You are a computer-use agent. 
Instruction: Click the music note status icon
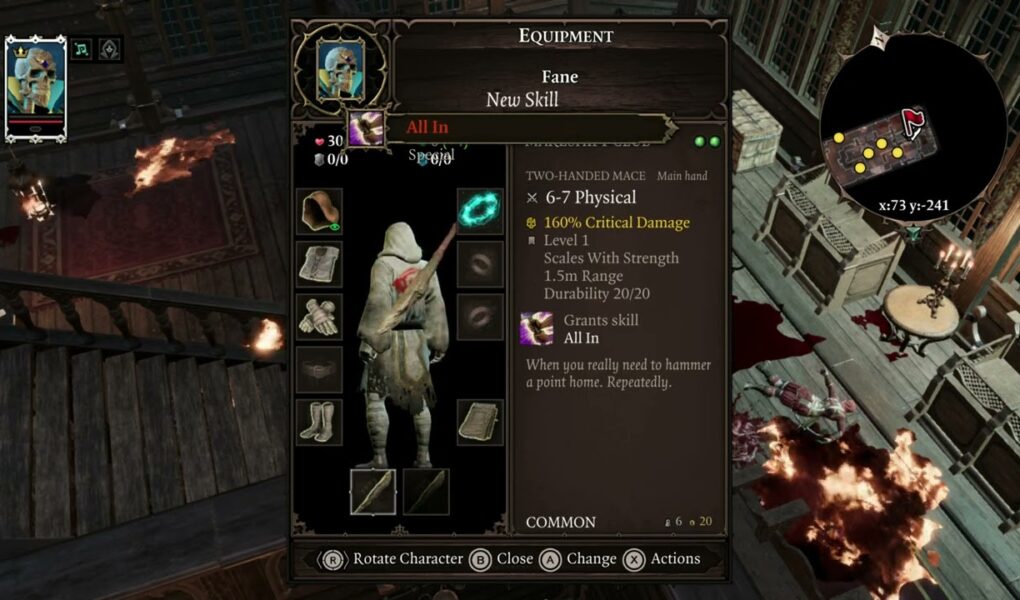tap(82, 48)
